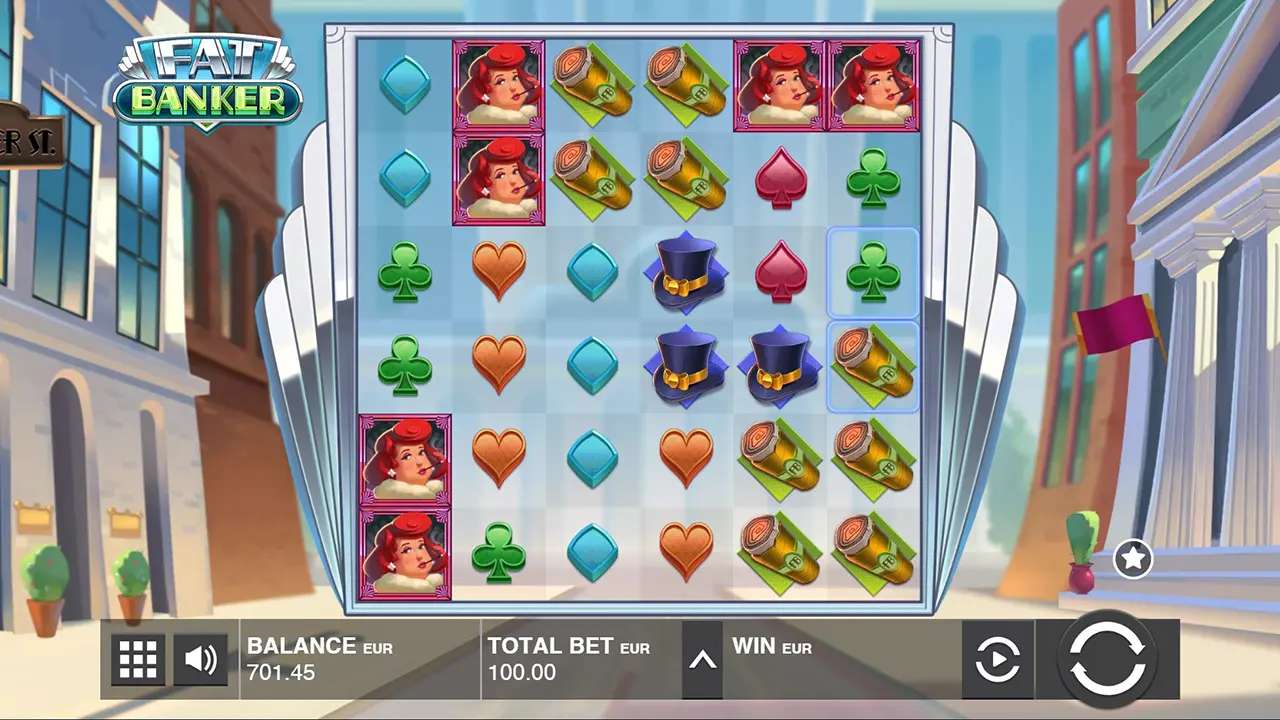Viewport: 1280px width, 720px height.
Task: Open the grid menu icon
Action: [138, 660]
